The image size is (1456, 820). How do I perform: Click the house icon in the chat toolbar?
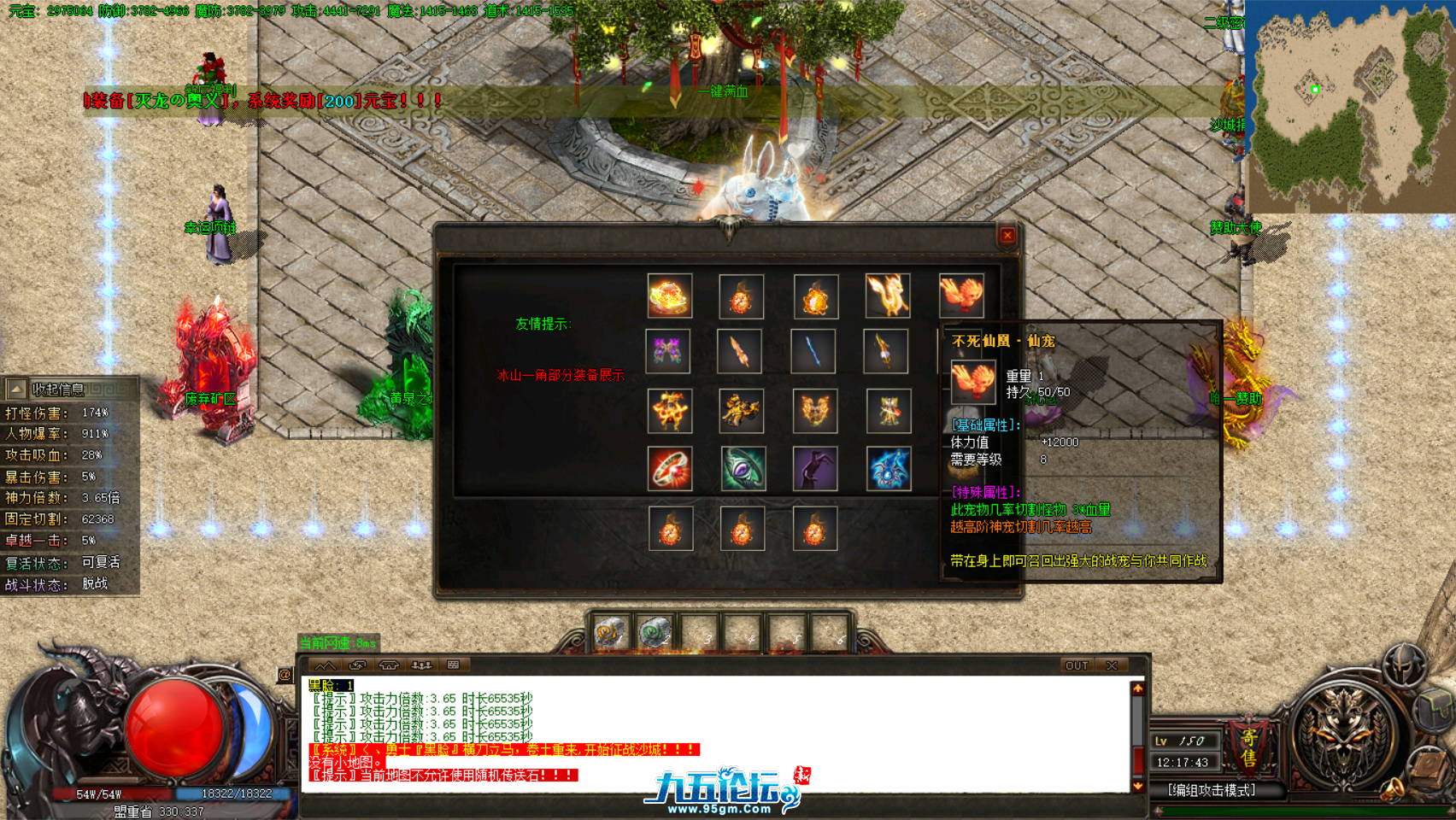coord(388,665)
